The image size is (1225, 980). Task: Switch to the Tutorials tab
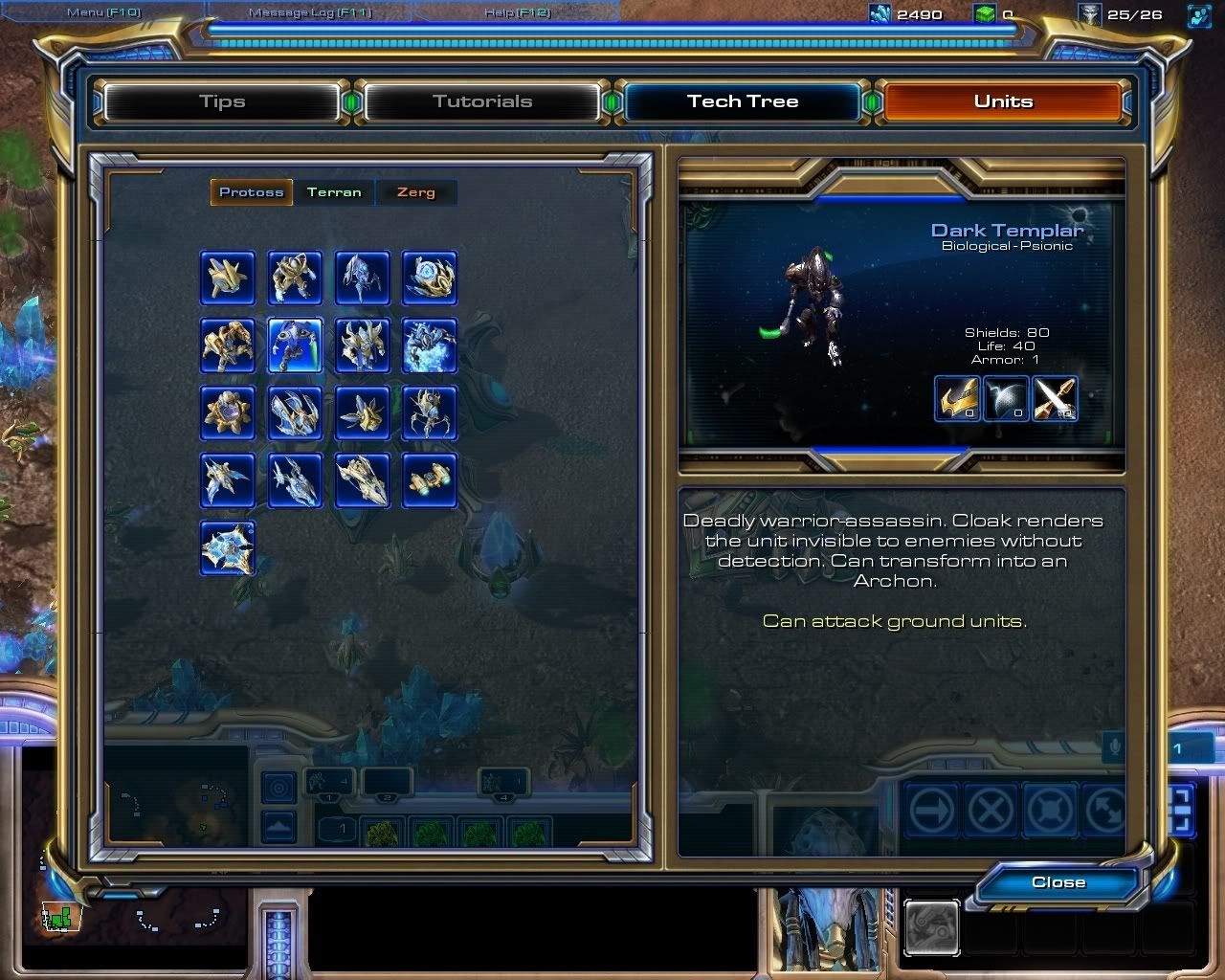pos(482,100)
